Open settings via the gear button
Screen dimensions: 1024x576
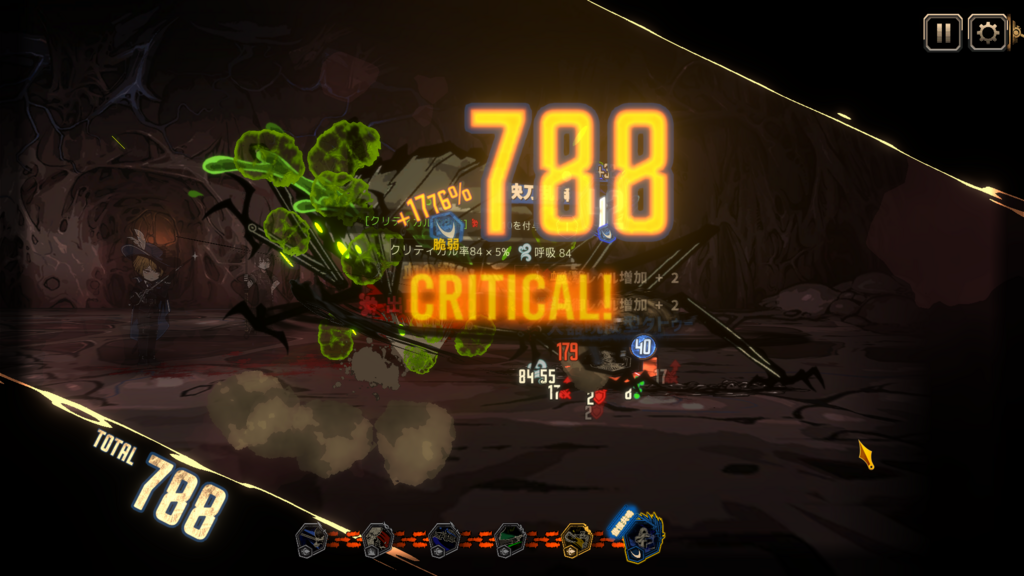coord(988,33)
